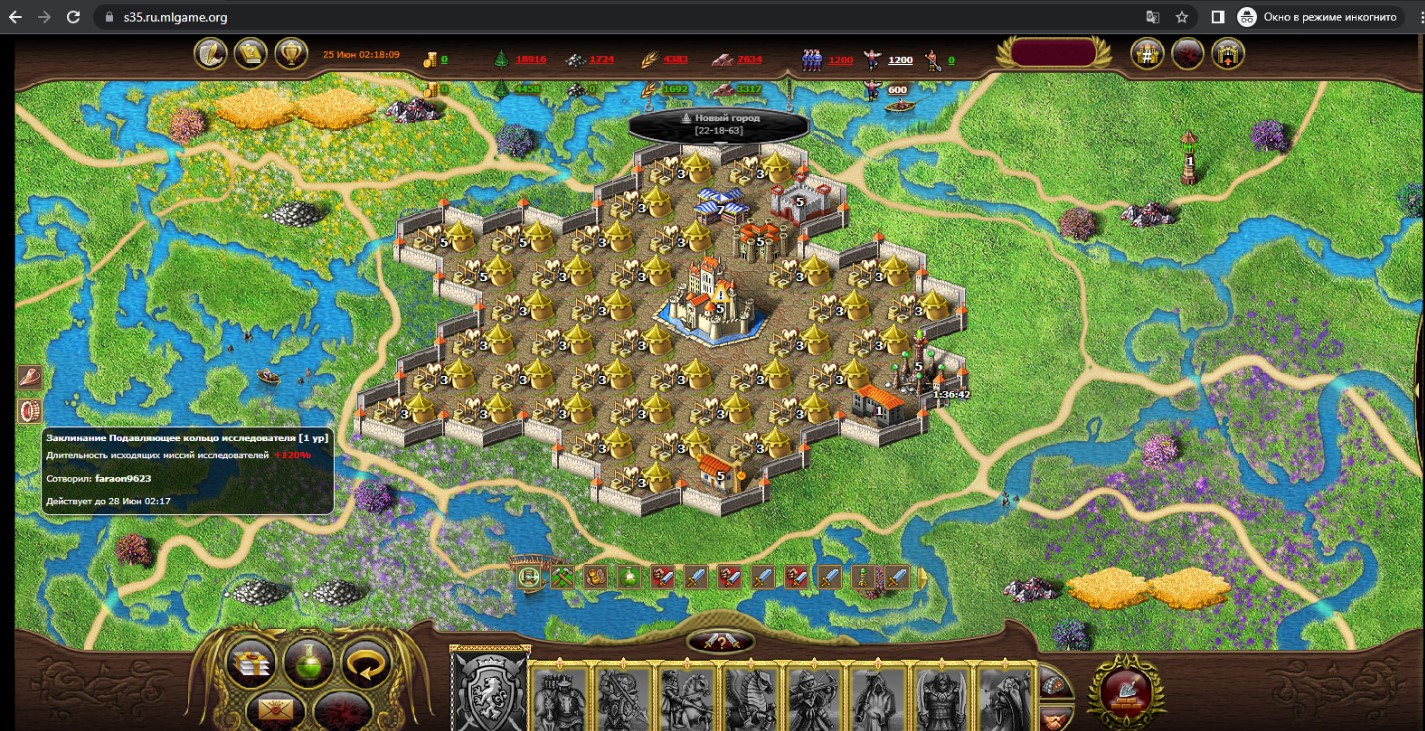Viewport: 1425px width, 731px height.
Task: Click the golden curved arrow button
Action: point(365,661)
